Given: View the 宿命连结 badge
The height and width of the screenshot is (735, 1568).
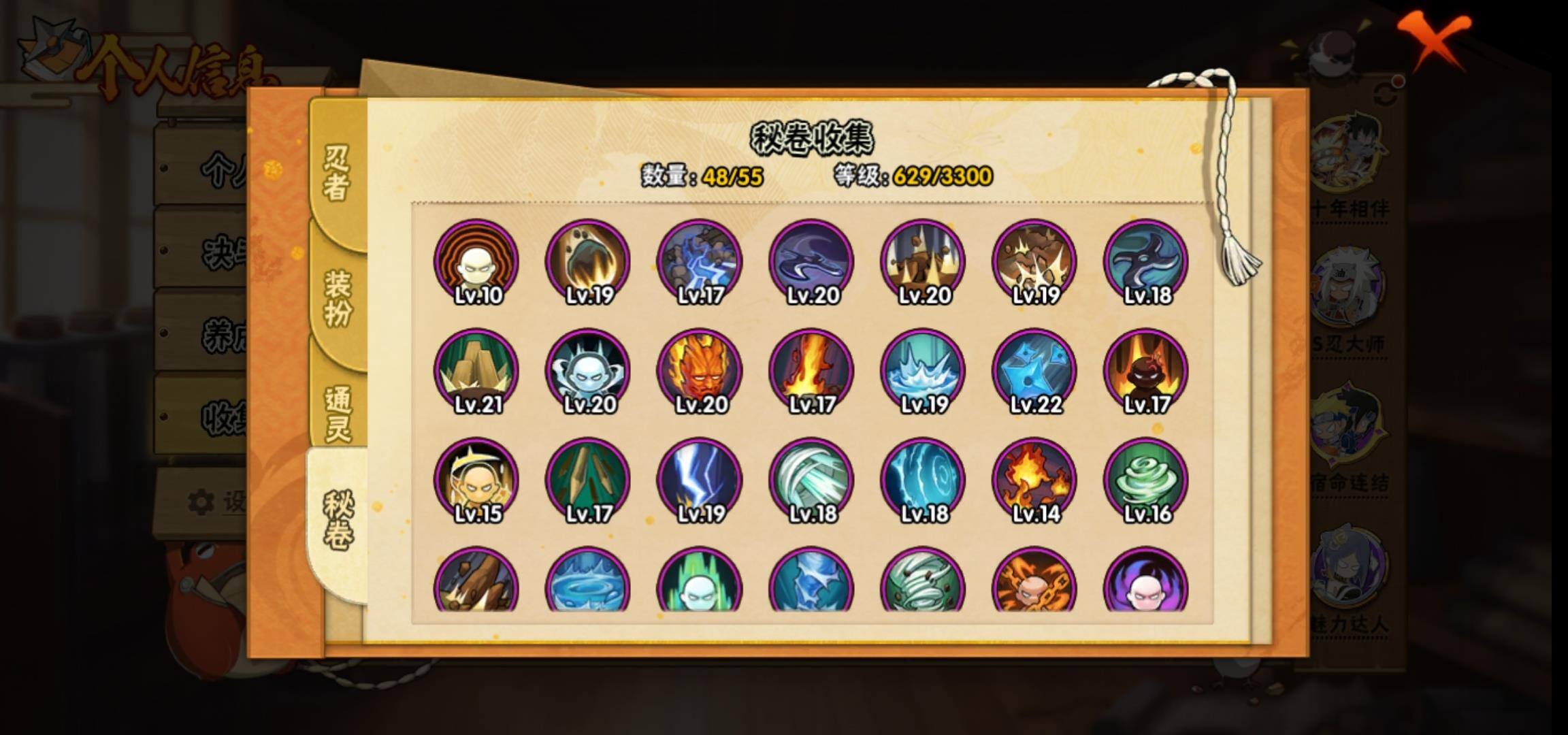Looking at the screenshot, I should point(1347,429).
